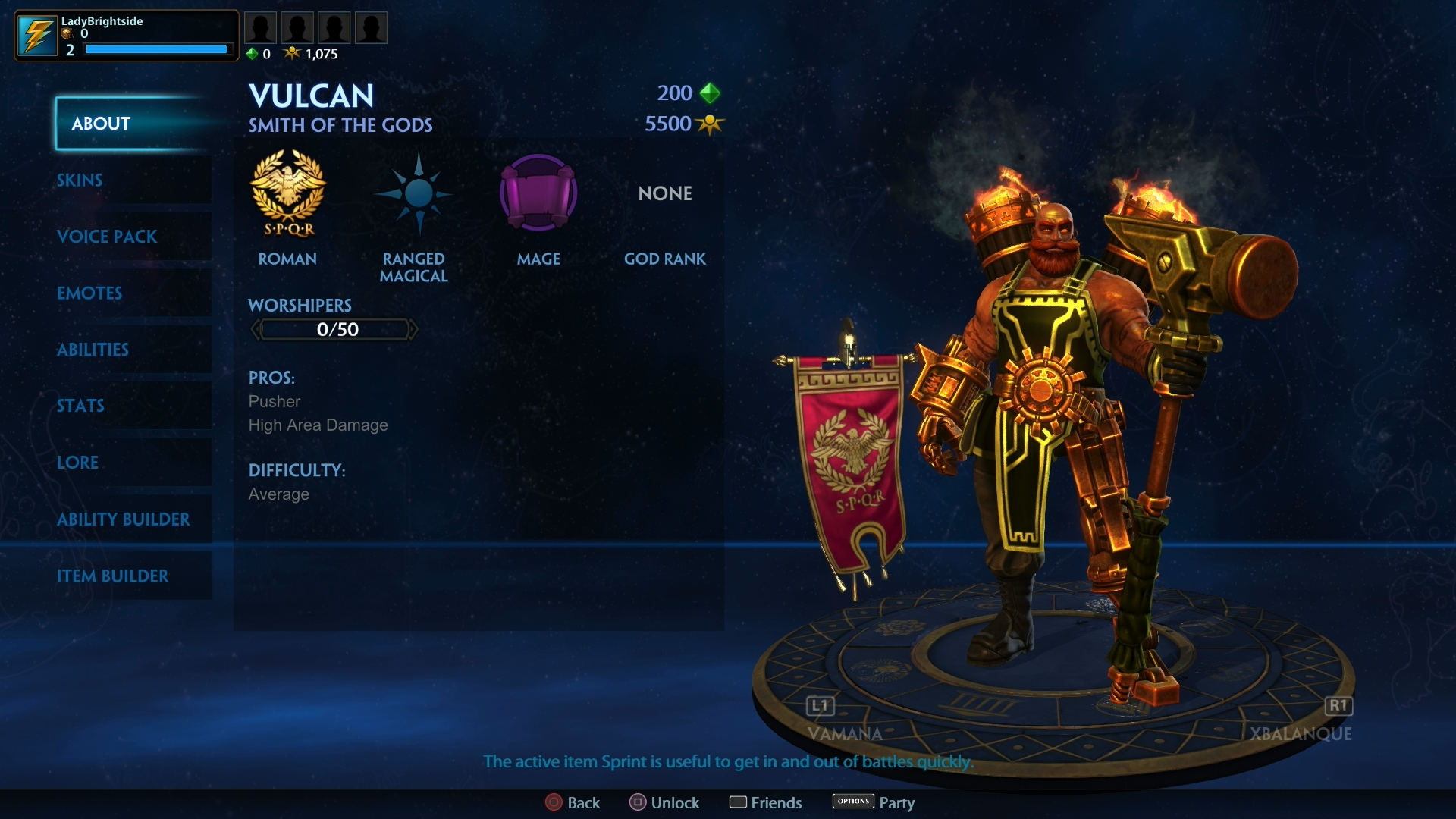Click the R1 prompt for Xbalanque
Screen dimensions: 1456x819
pos(1338,706)
